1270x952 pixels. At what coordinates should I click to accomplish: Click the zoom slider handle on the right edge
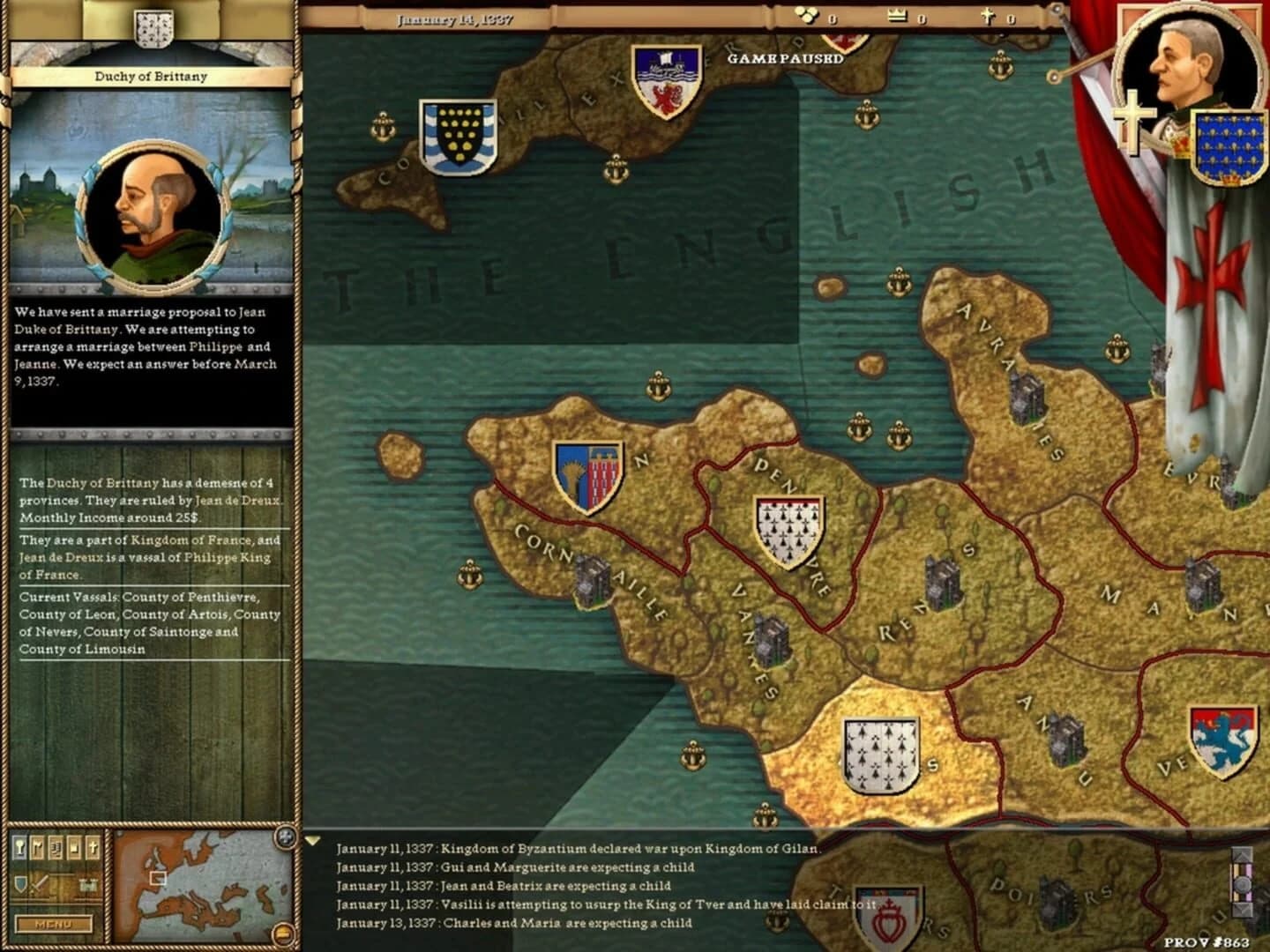tap(1243, 884)
